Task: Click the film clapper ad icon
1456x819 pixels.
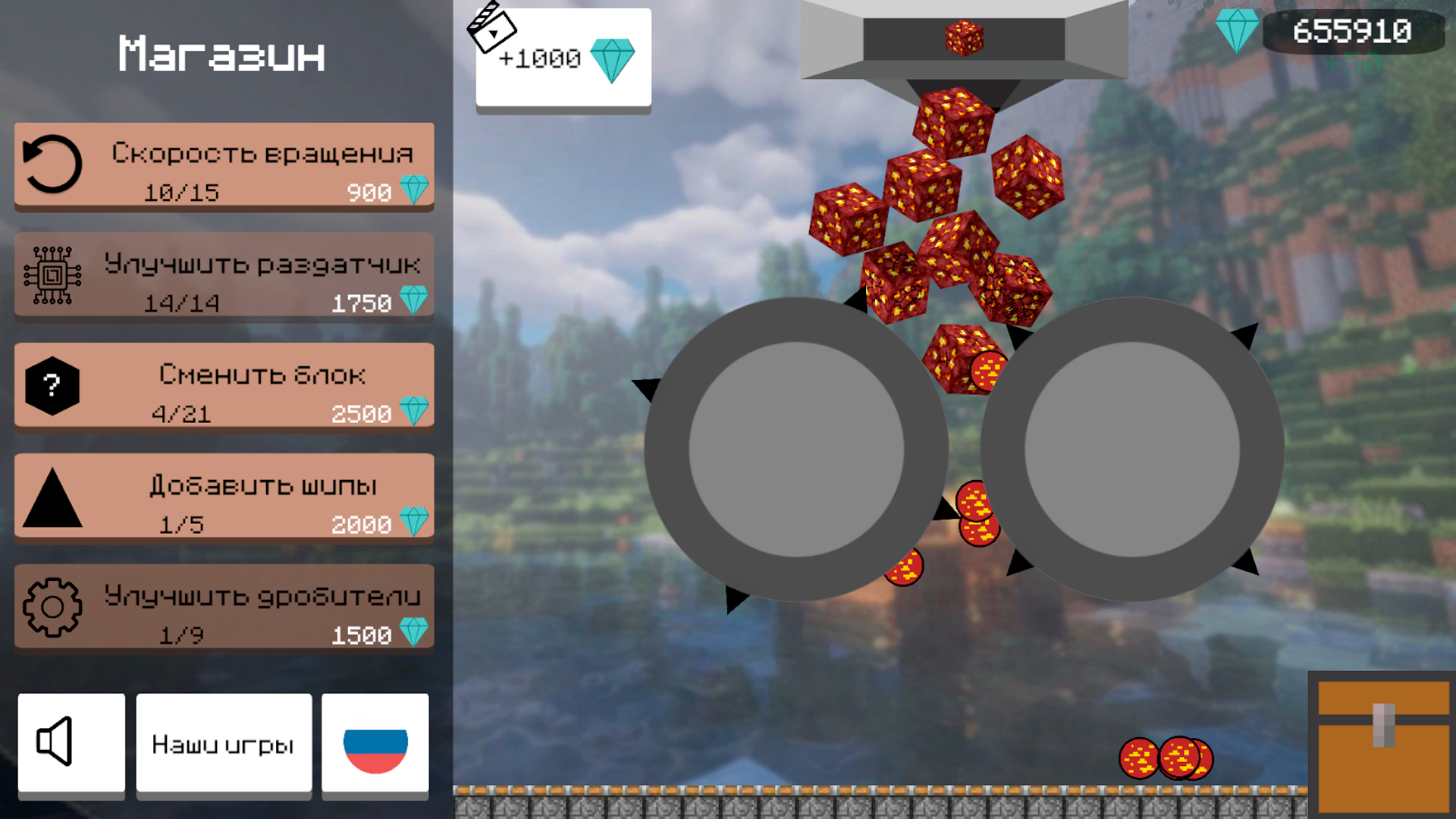Action: pos(494,29)
